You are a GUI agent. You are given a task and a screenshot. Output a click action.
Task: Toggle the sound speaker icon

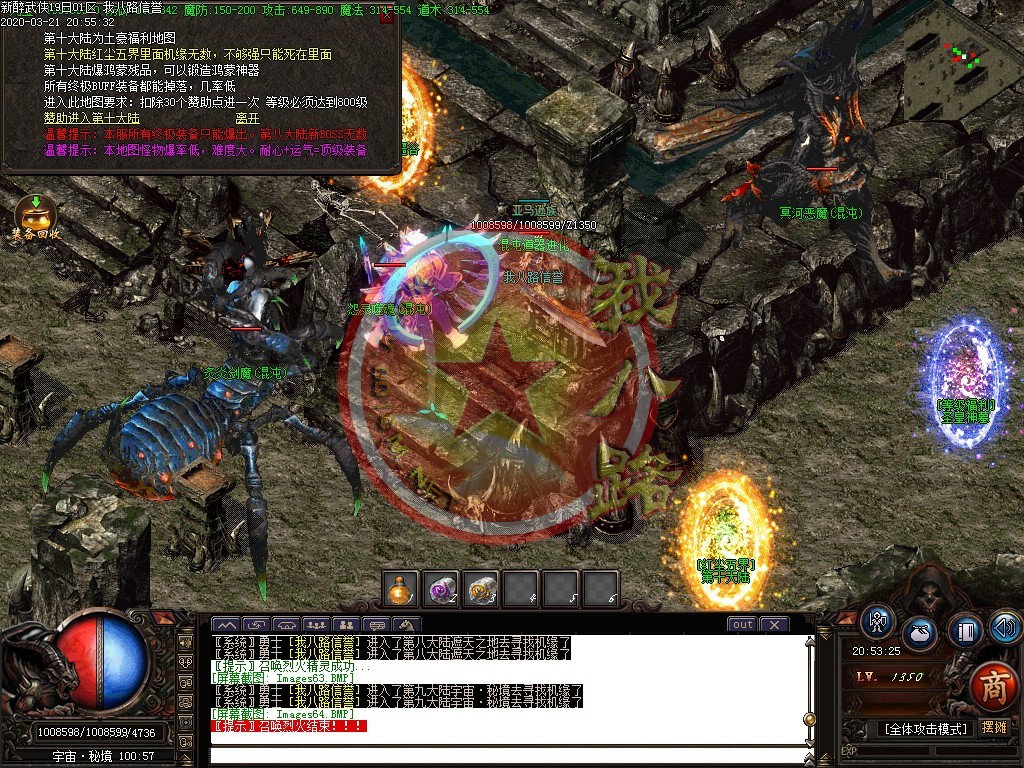pos(1004,628)
